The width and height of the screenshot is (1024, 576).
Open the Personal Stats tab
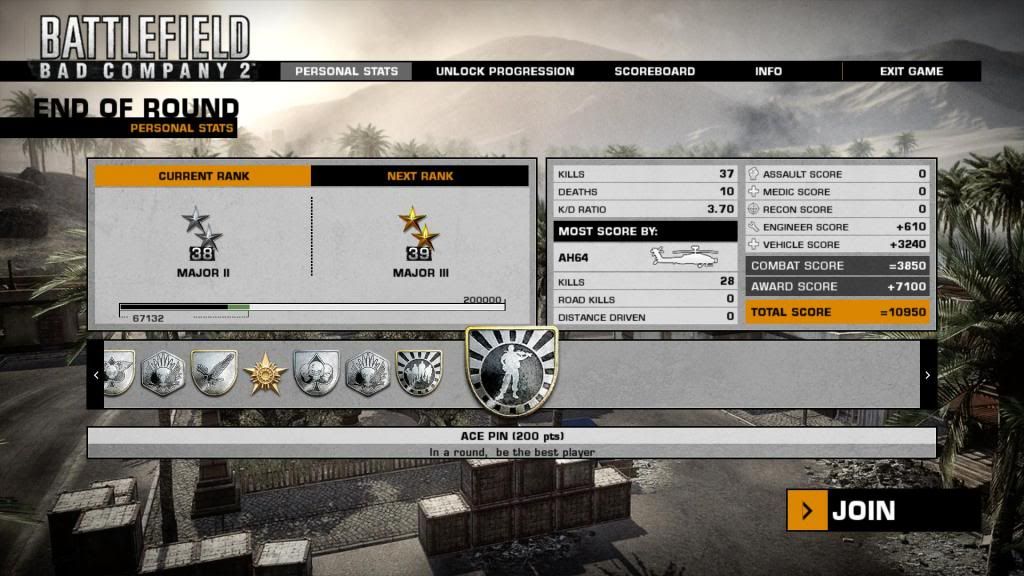pos(346,71)
